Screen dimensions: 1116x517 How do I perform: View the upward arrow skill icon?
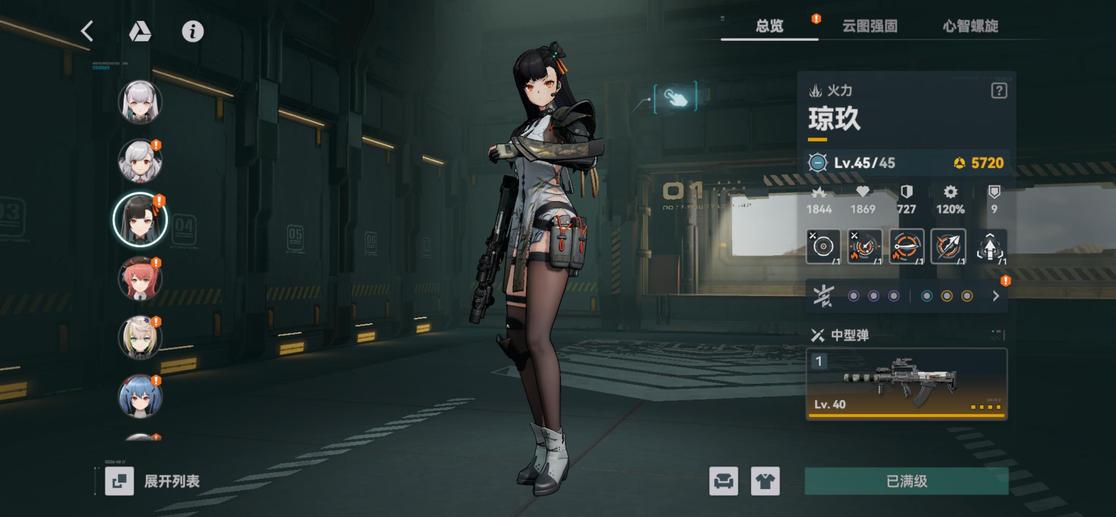pos(990,246)
